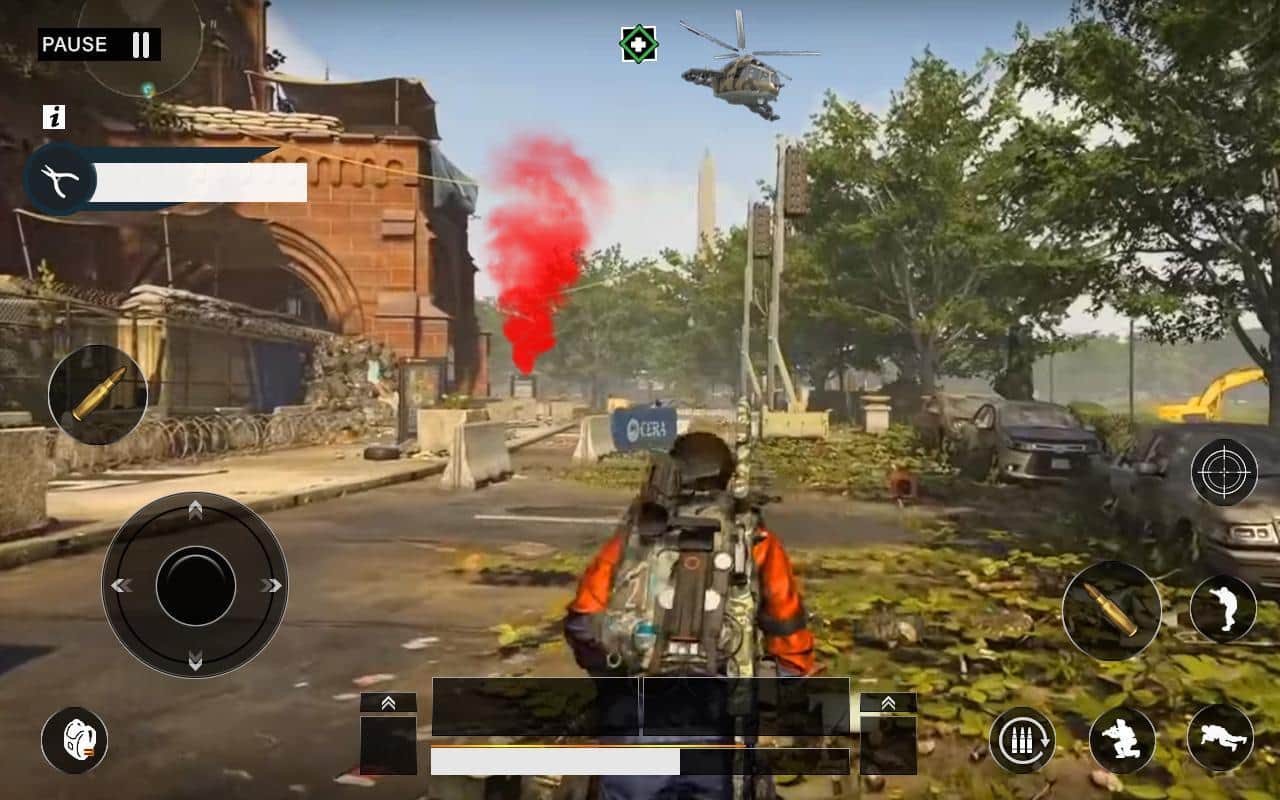Aim down sights with the crosshair button
Viewport: 1280px width, 800px height.
coord(1224,471)
